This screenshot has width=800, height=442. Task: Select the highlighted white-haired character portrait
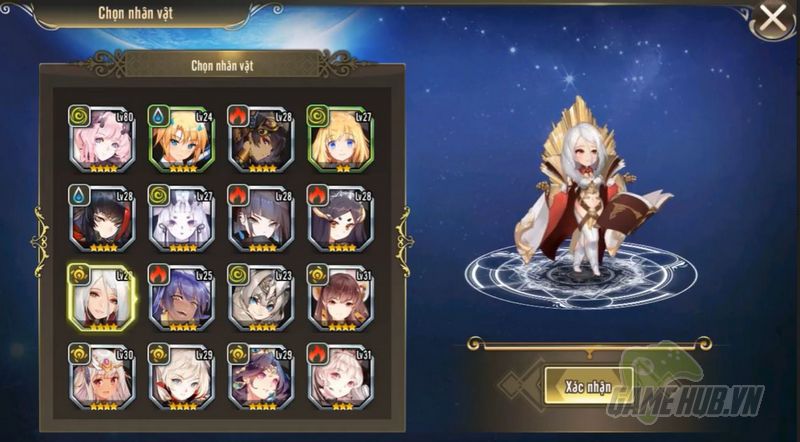(99, 296)
